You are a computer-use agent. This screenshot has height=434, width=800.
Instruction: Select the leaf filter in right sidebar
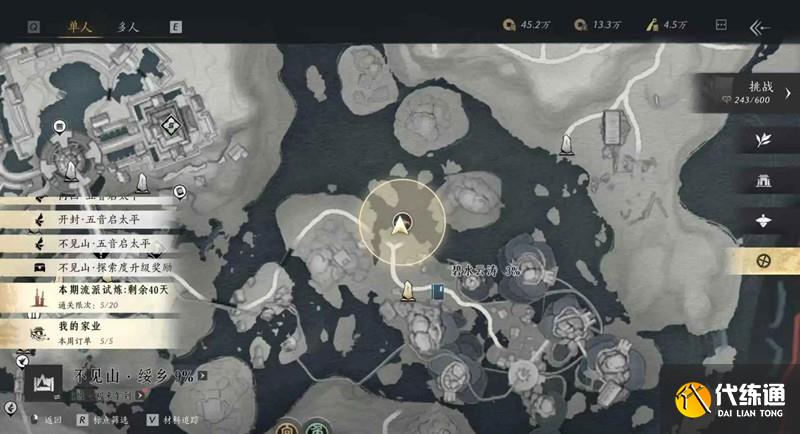click(x=764, y=140)
